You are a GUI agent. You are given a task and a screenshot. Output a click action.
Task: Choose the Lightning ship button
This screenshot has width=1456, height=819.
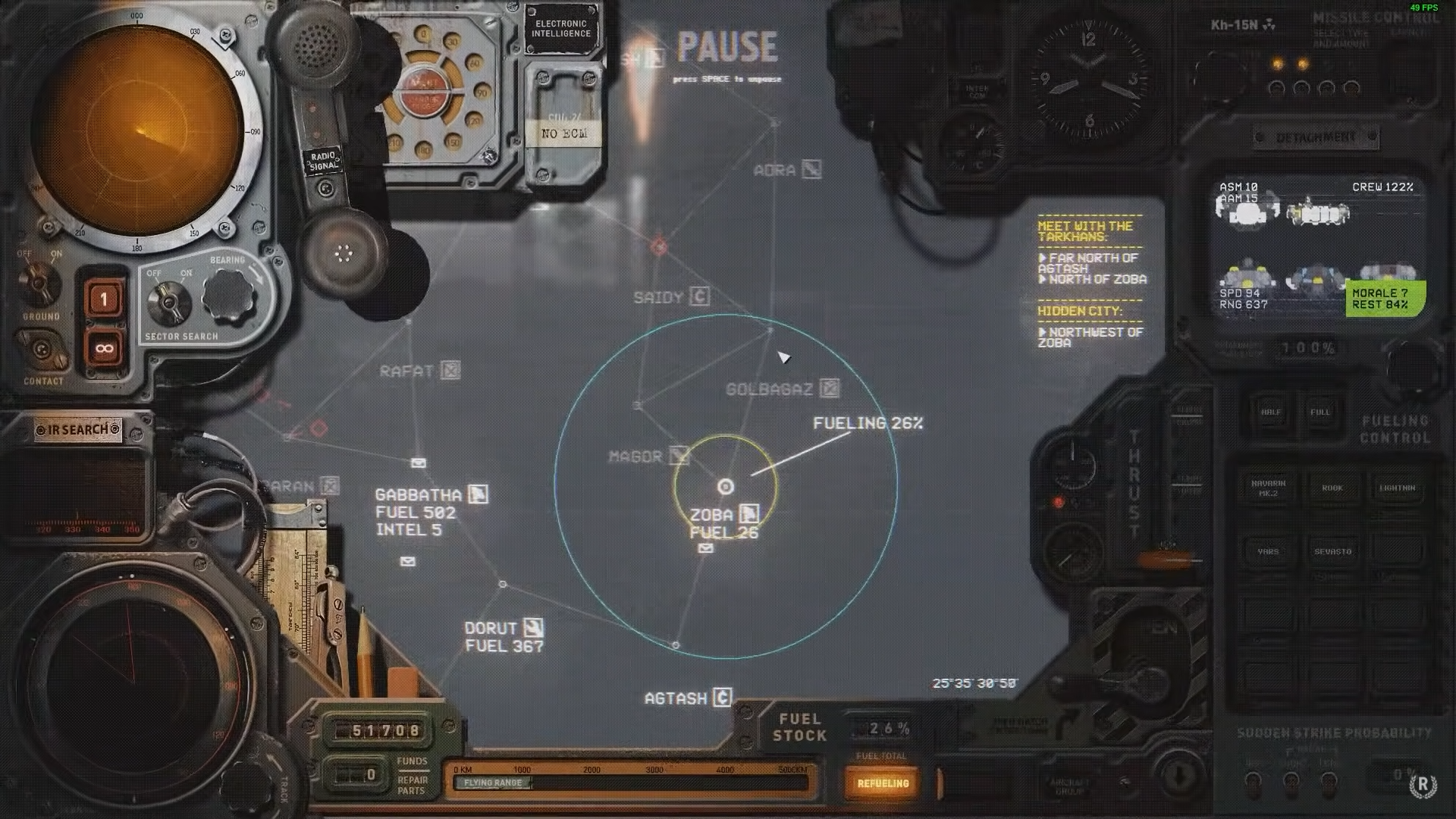point(1397,488)
